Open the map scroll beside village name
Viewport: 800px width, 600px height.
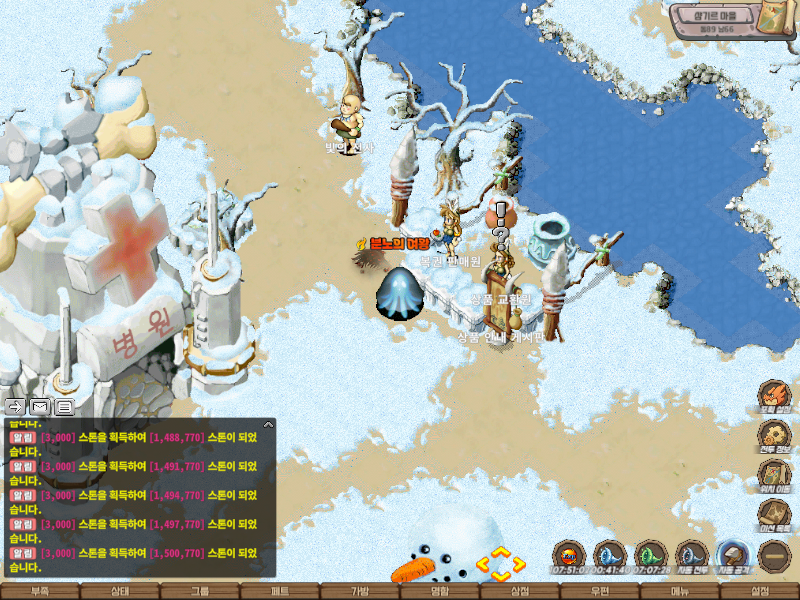773,19
